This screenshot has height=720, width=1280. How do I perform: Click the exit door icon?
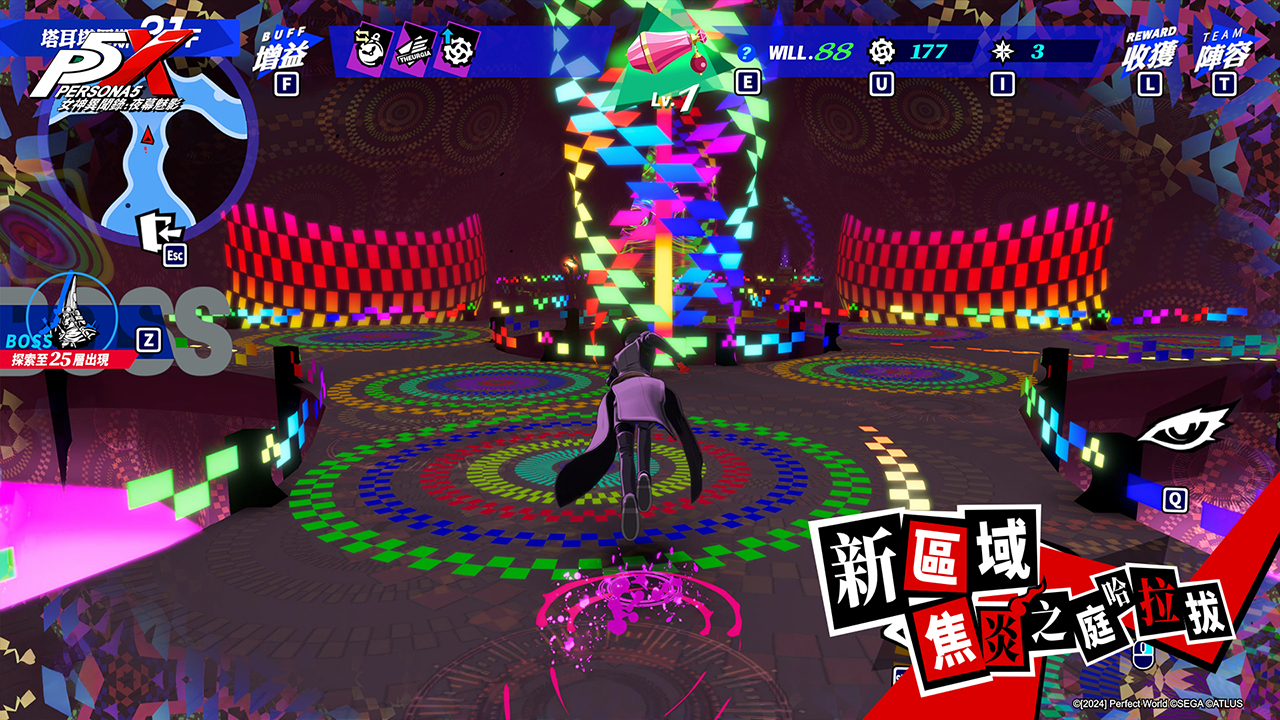pos(156,231)
